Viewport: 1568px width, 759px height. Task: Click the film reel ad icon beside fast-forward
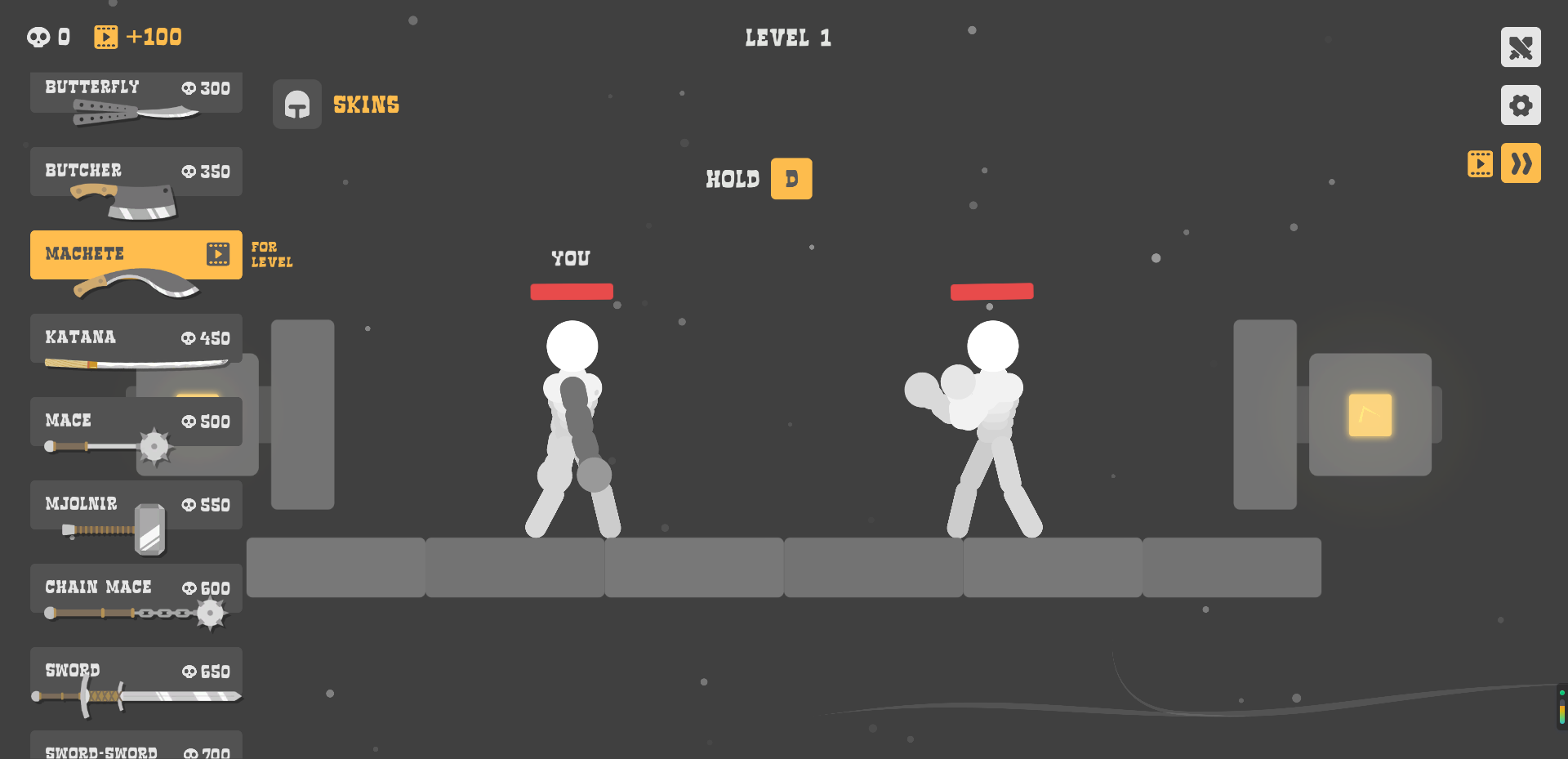(x=1480, y=163)
